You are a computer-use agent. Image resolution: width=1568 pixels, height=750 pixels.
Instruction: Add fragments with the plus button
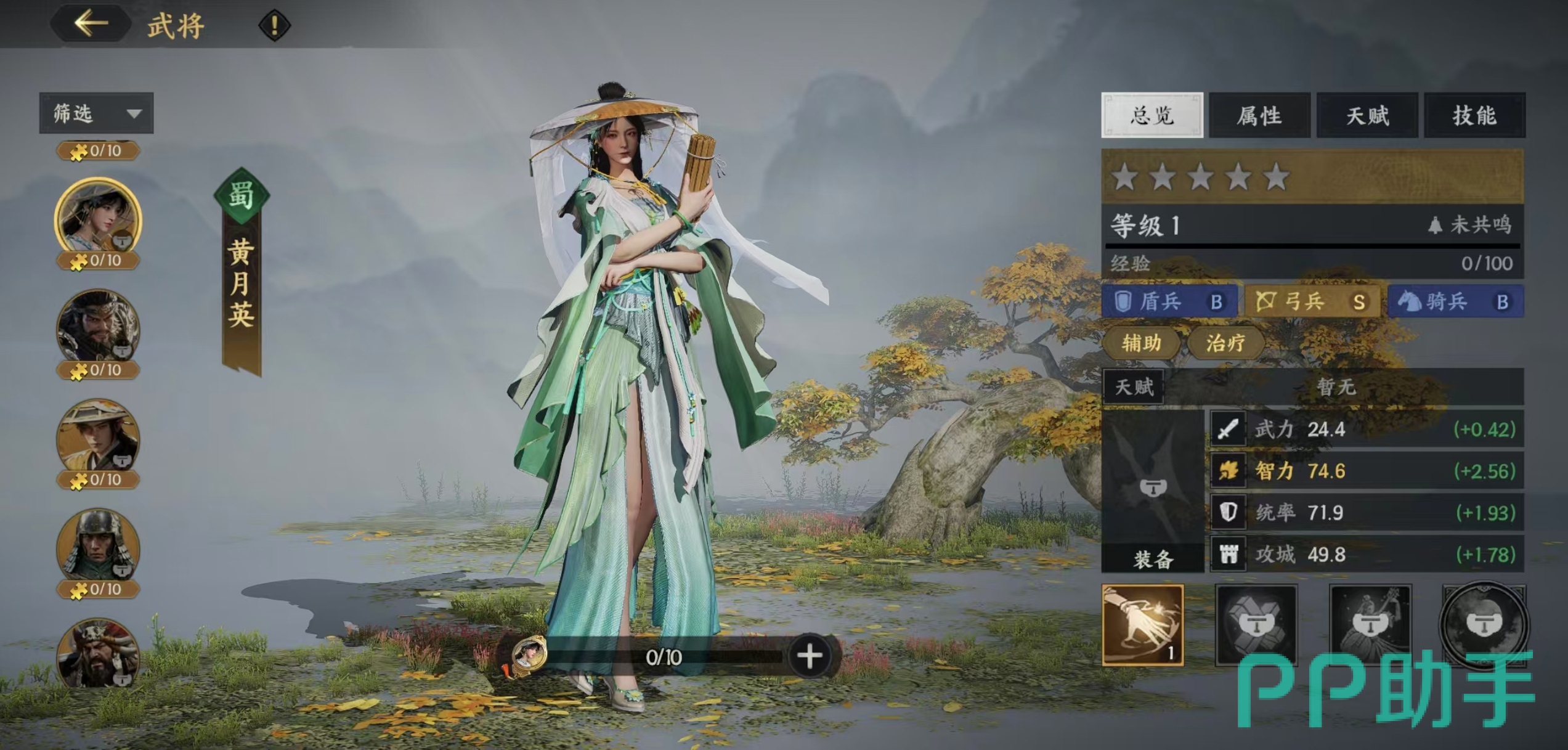[809, 656]
